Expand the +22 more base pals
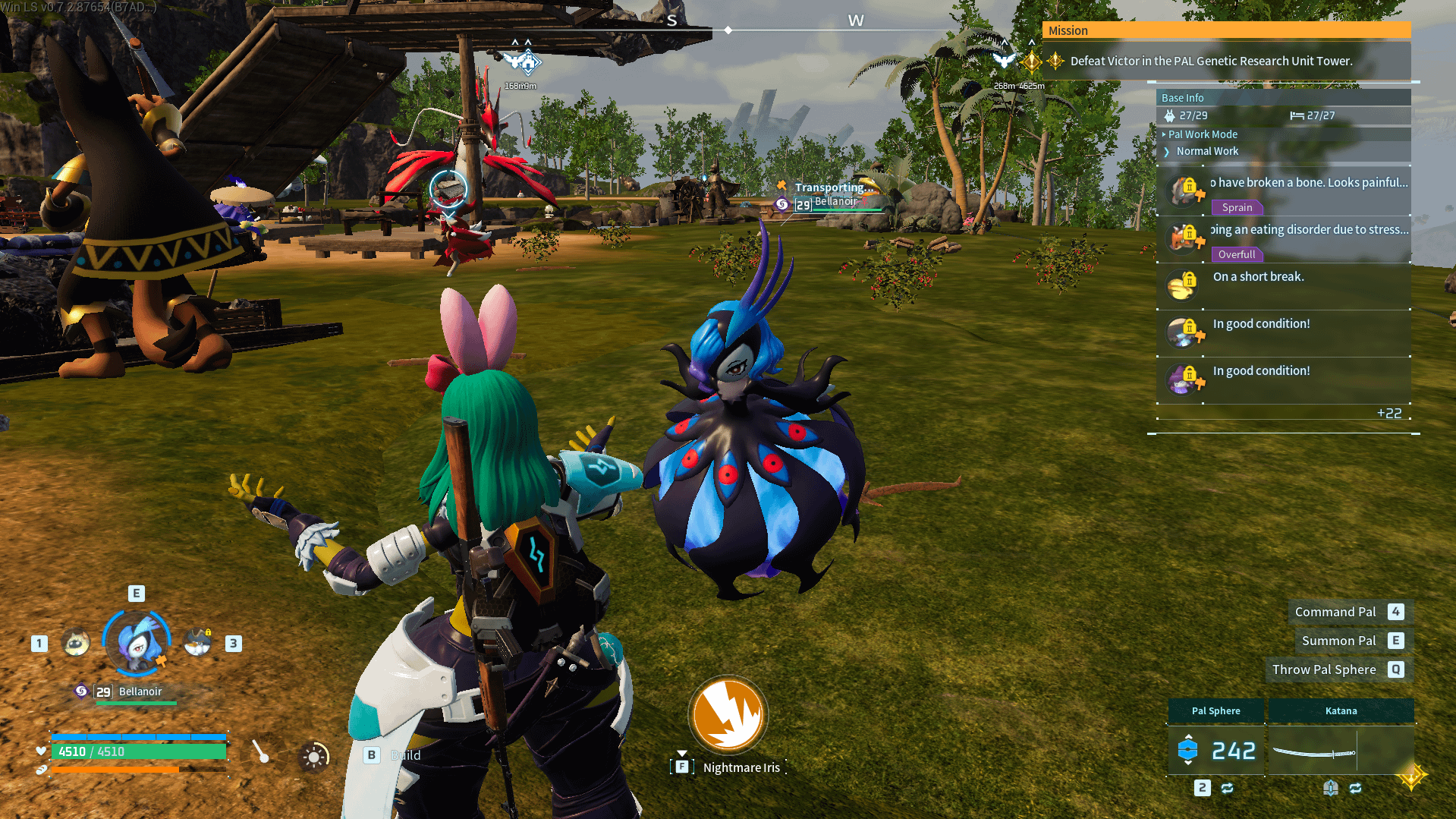 tap(1388, 413)
